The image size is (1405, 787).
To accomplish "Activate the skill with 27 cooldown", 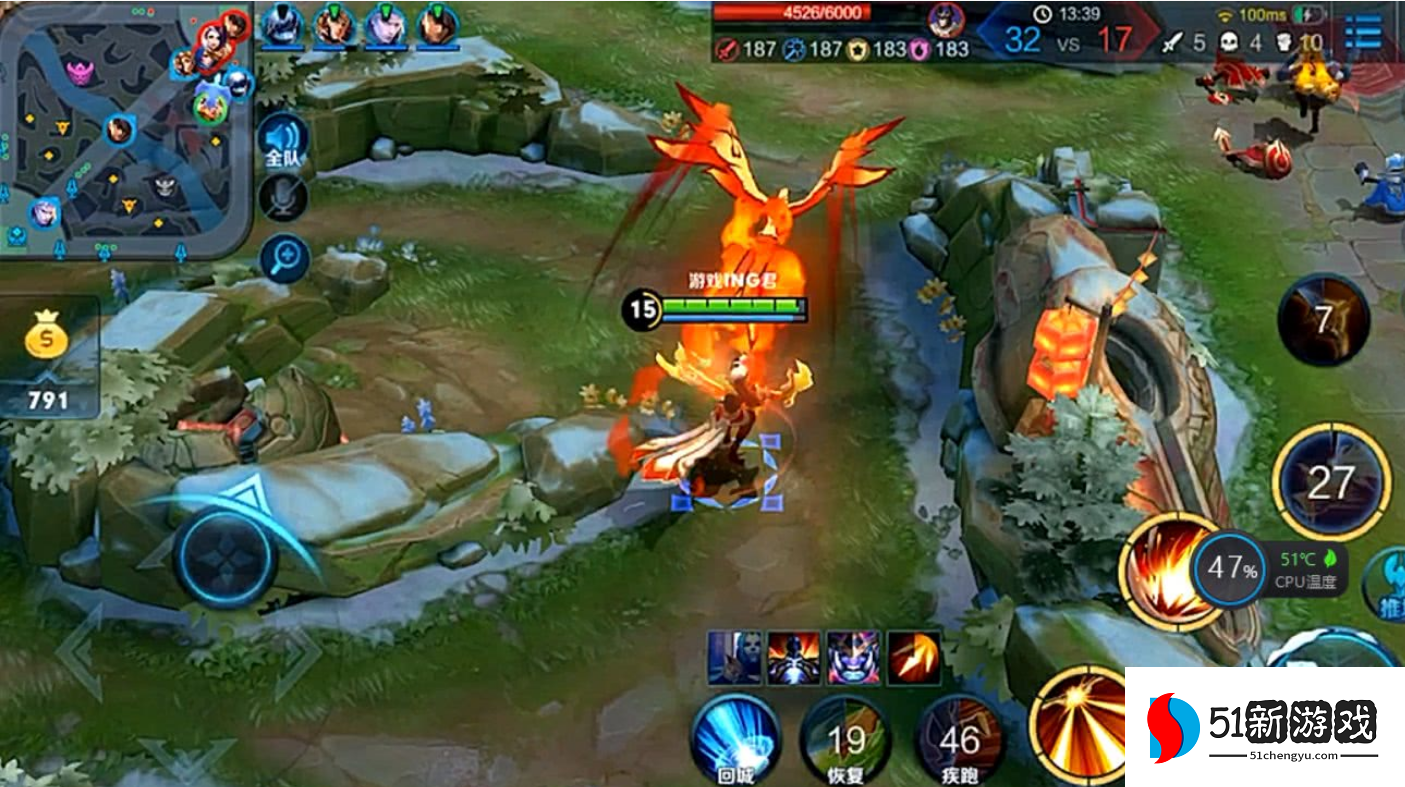I will [x=1330, y=483].
